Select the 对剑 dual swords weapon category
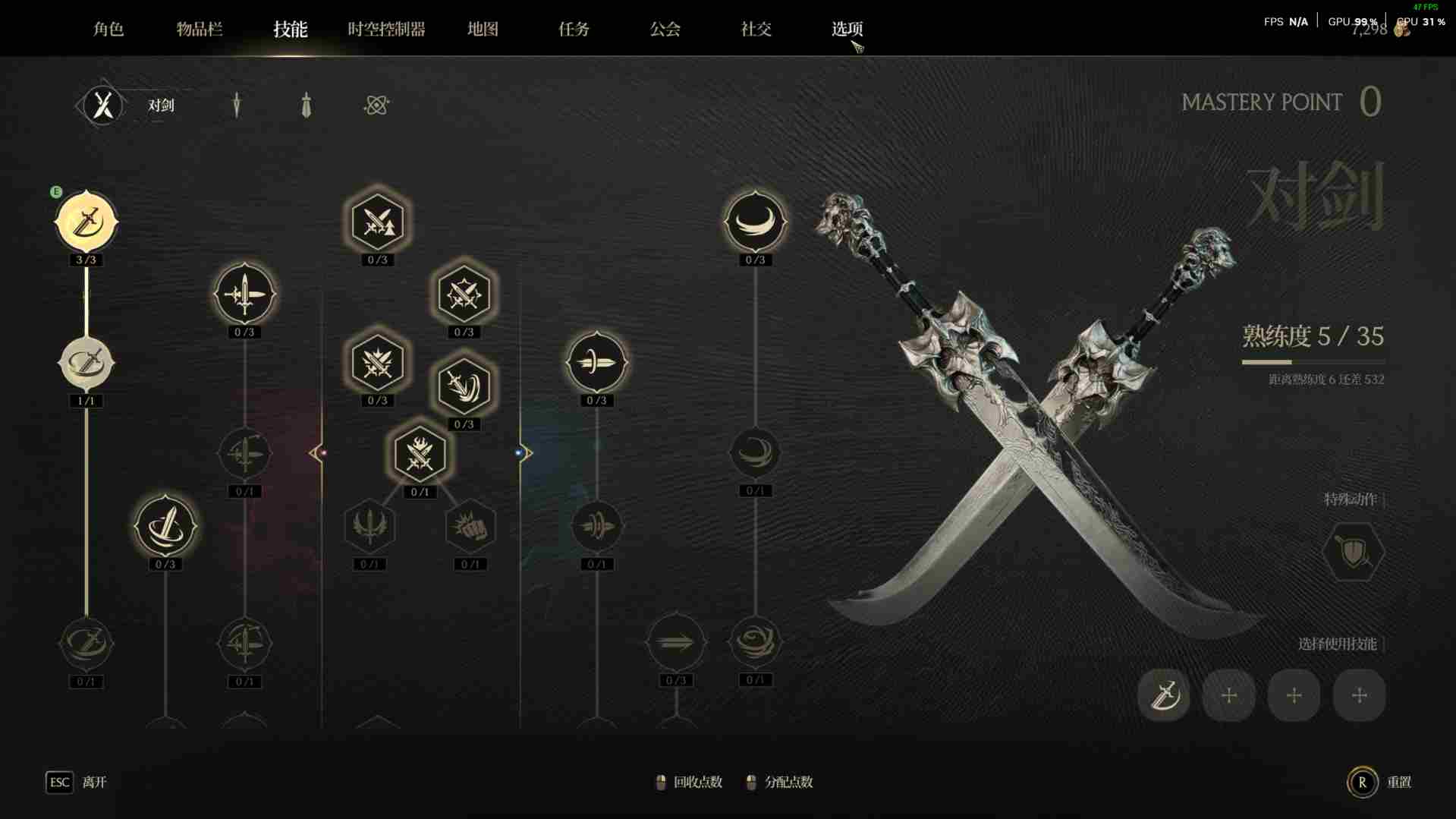This screenshot has height=819, width=1456. click(103, 105)
